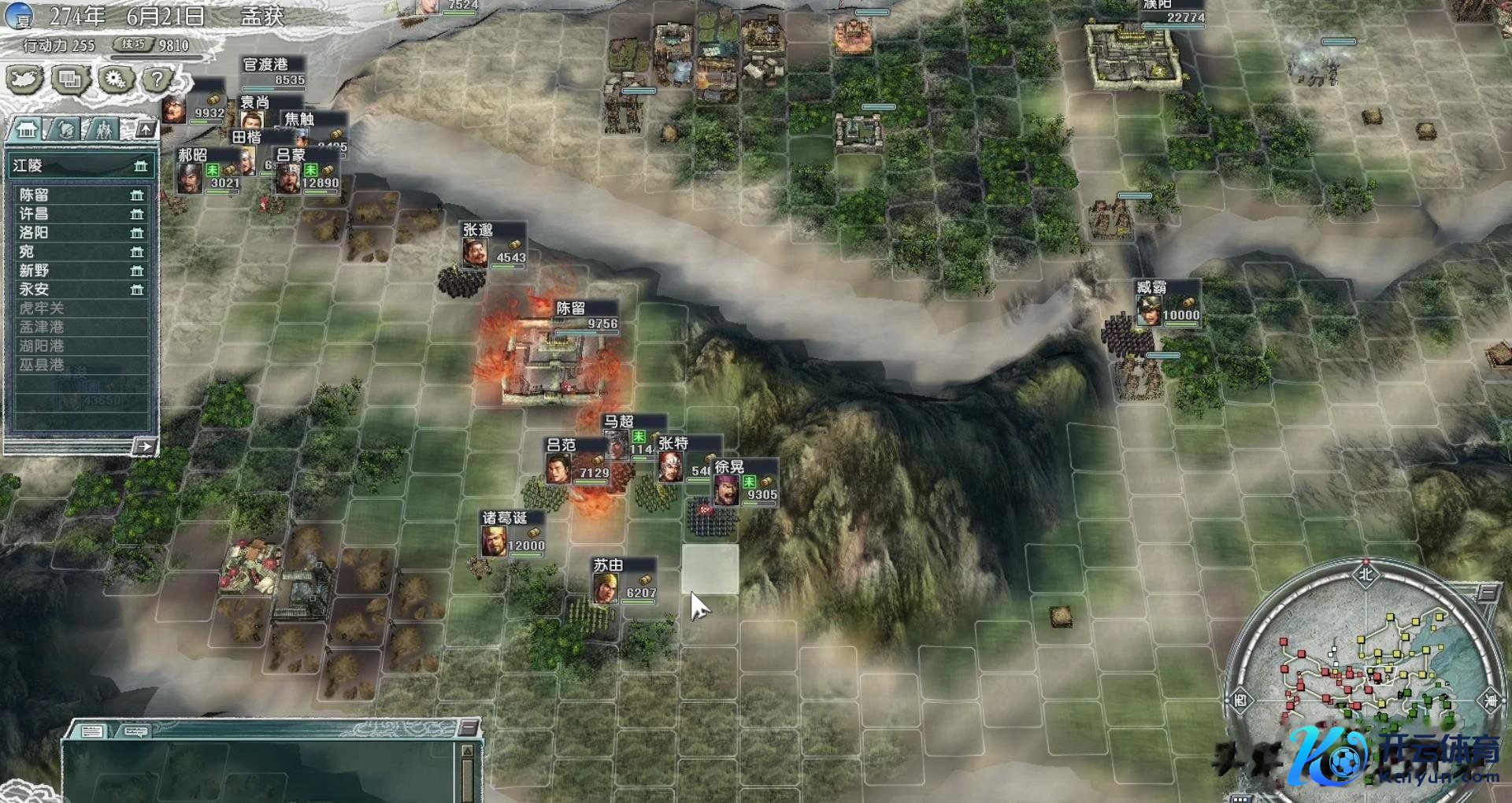Viewport: 1512px width, 803px height.
Task: Switch to the cities building tab
Action: point(28,129)
